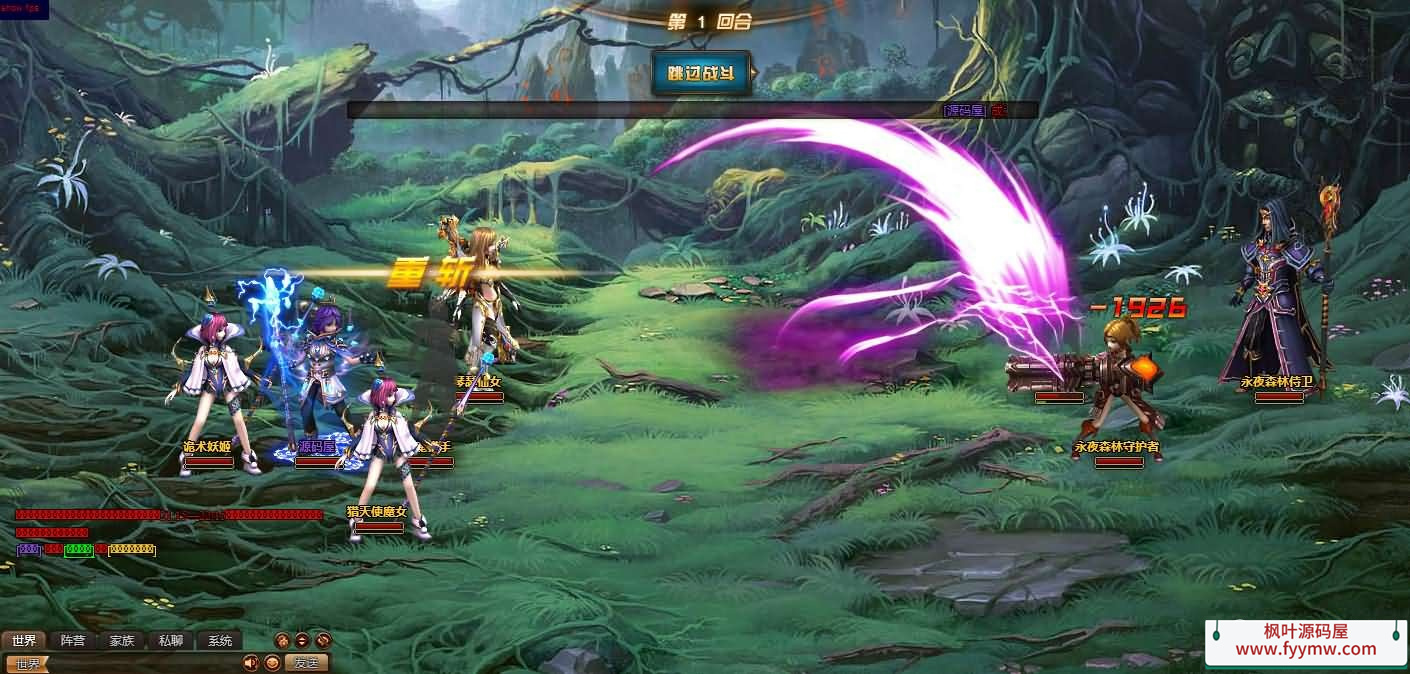
Task: Switch to the 系统 messages tab
Action: pos(219,641)
